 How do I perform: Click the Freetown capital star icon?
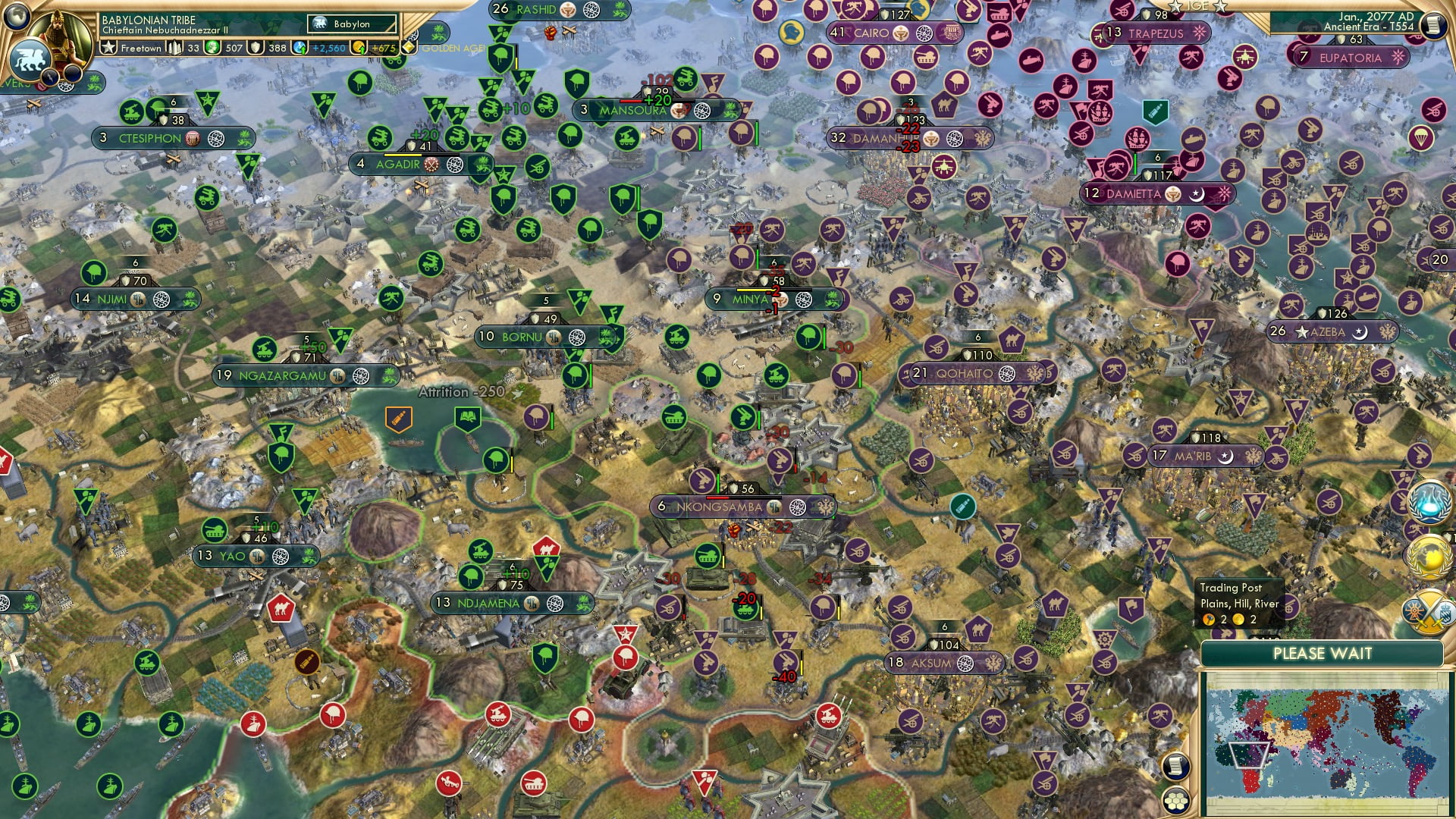click(107, 47)
